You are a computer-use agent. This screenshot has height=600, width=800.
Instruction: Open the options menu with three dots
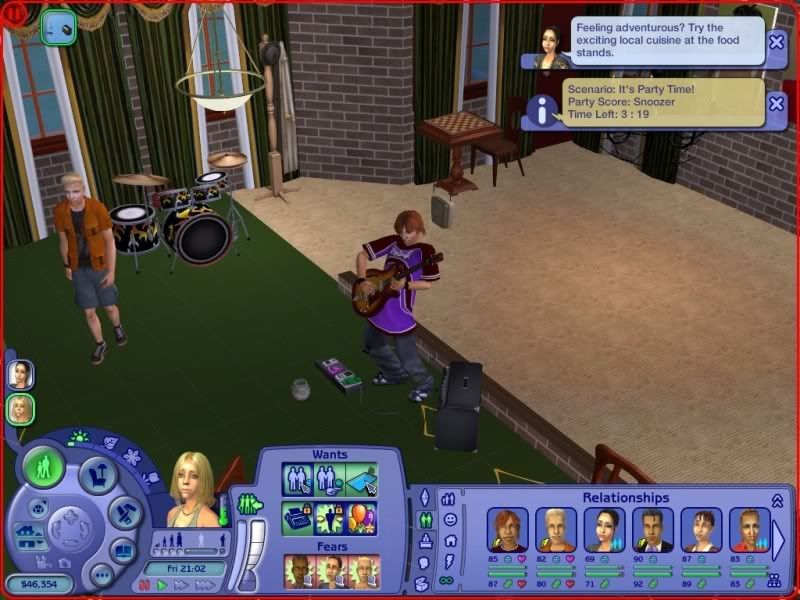tap(101, 576)
